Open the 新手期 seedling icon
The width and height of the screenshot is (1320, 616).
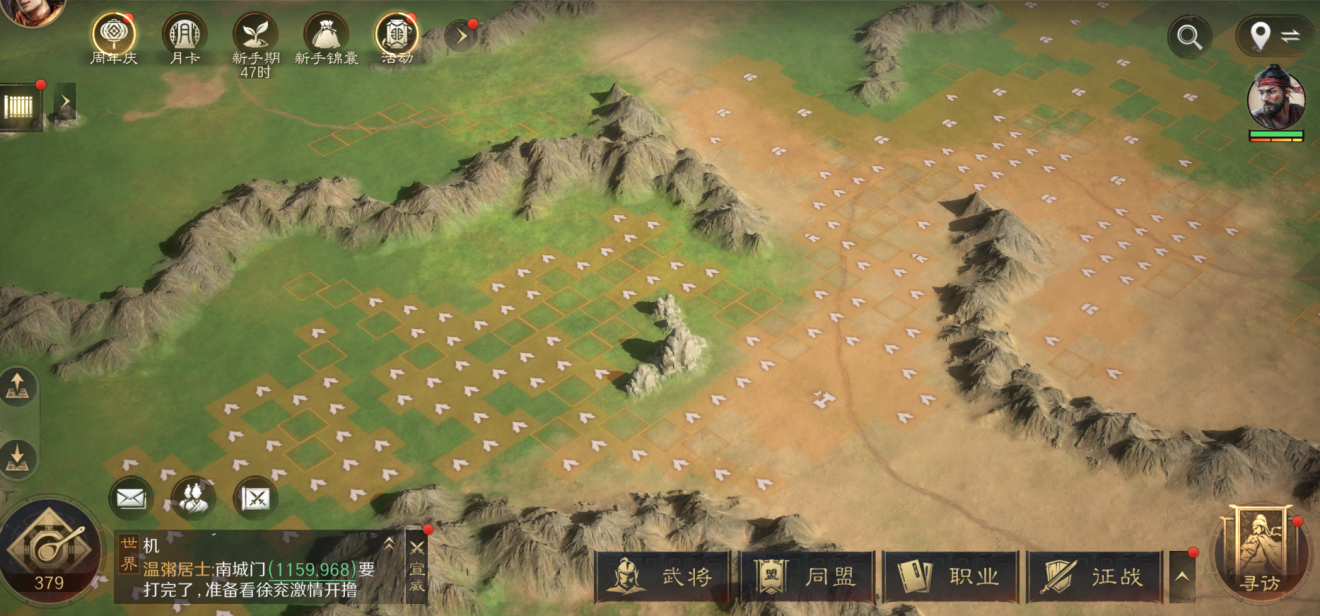(x=255, y=36)
